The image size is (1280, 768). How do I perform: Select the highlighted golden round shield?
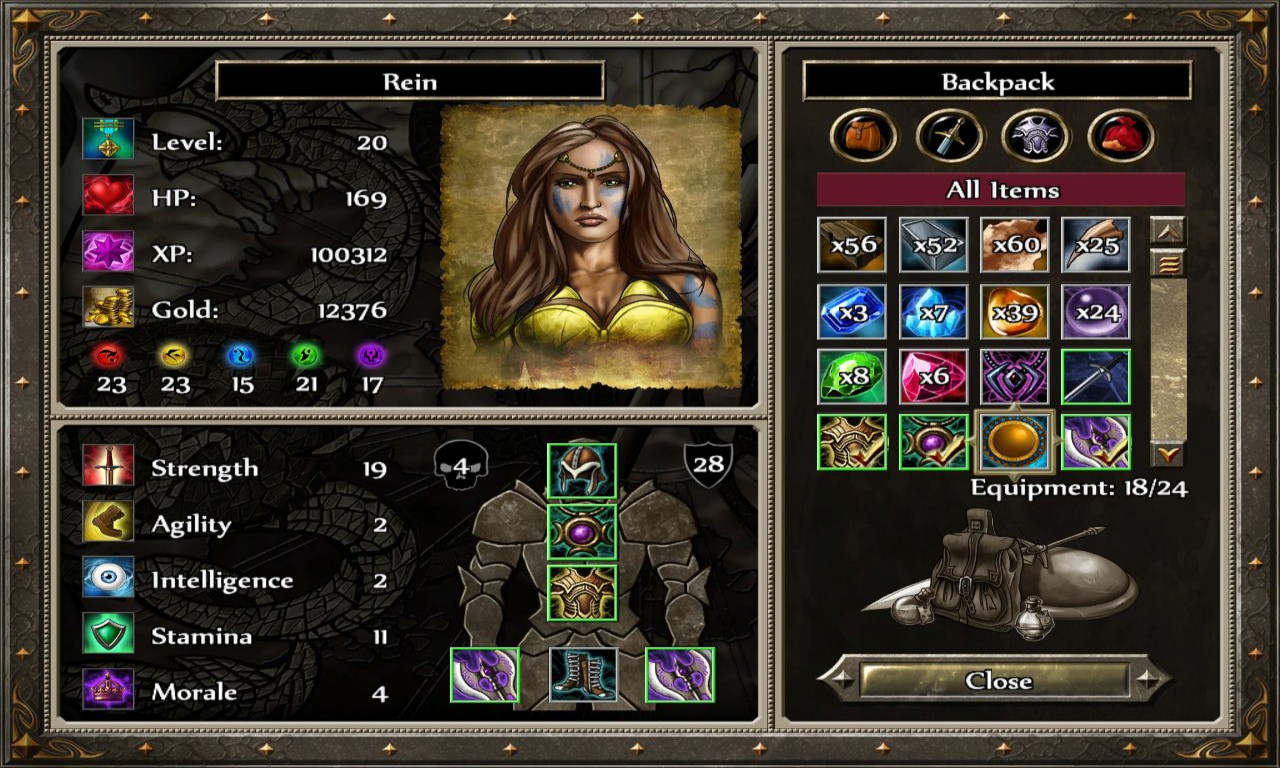(x=1015, y=442)
